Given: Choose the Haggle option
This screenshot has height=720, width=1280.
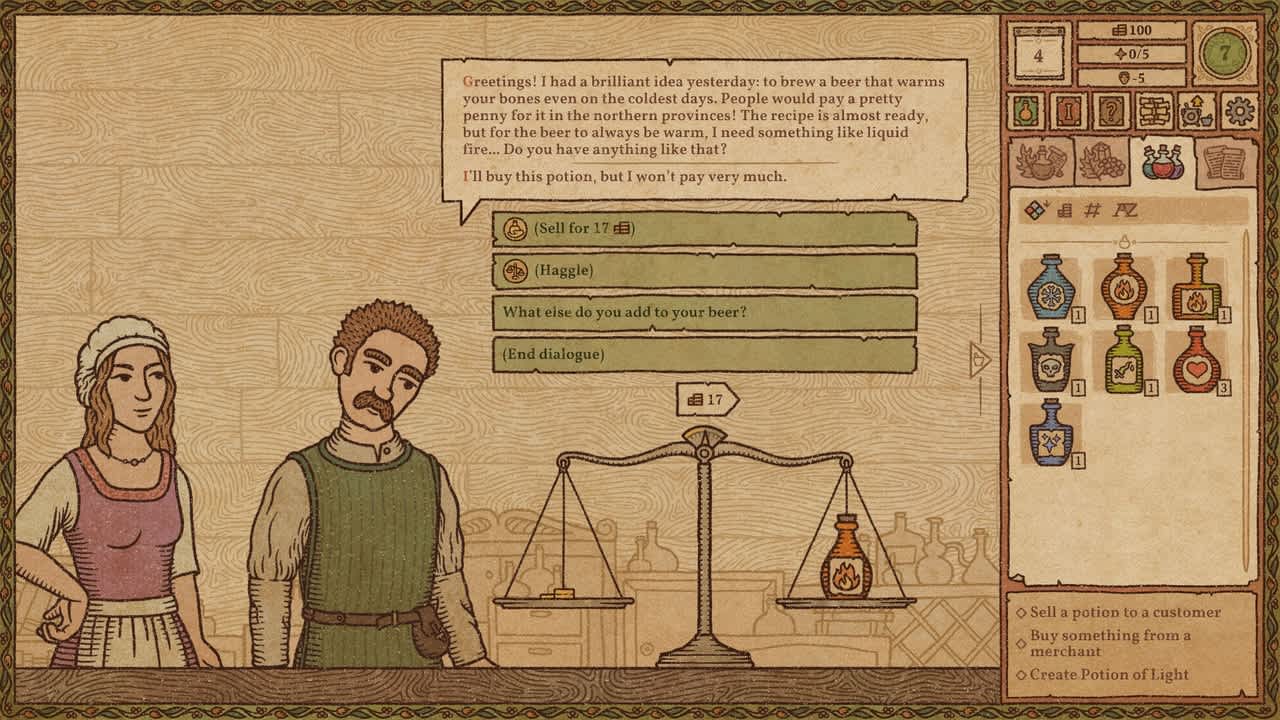Looking at the screenshot, I should 712,269.
